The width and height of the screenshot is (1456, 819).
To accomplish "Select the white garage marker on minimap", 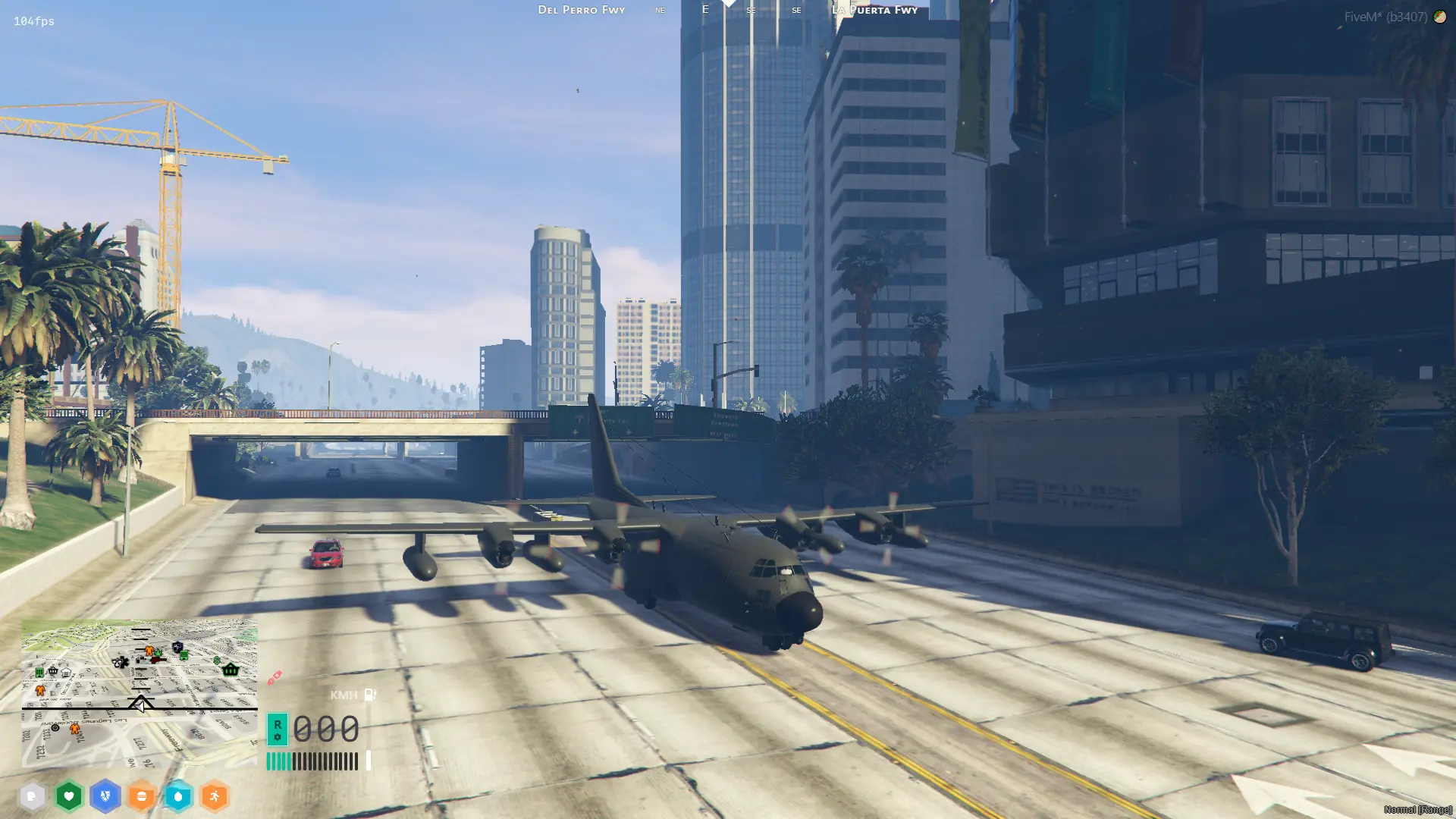I will pyautogui.click(x=66, y=673).
